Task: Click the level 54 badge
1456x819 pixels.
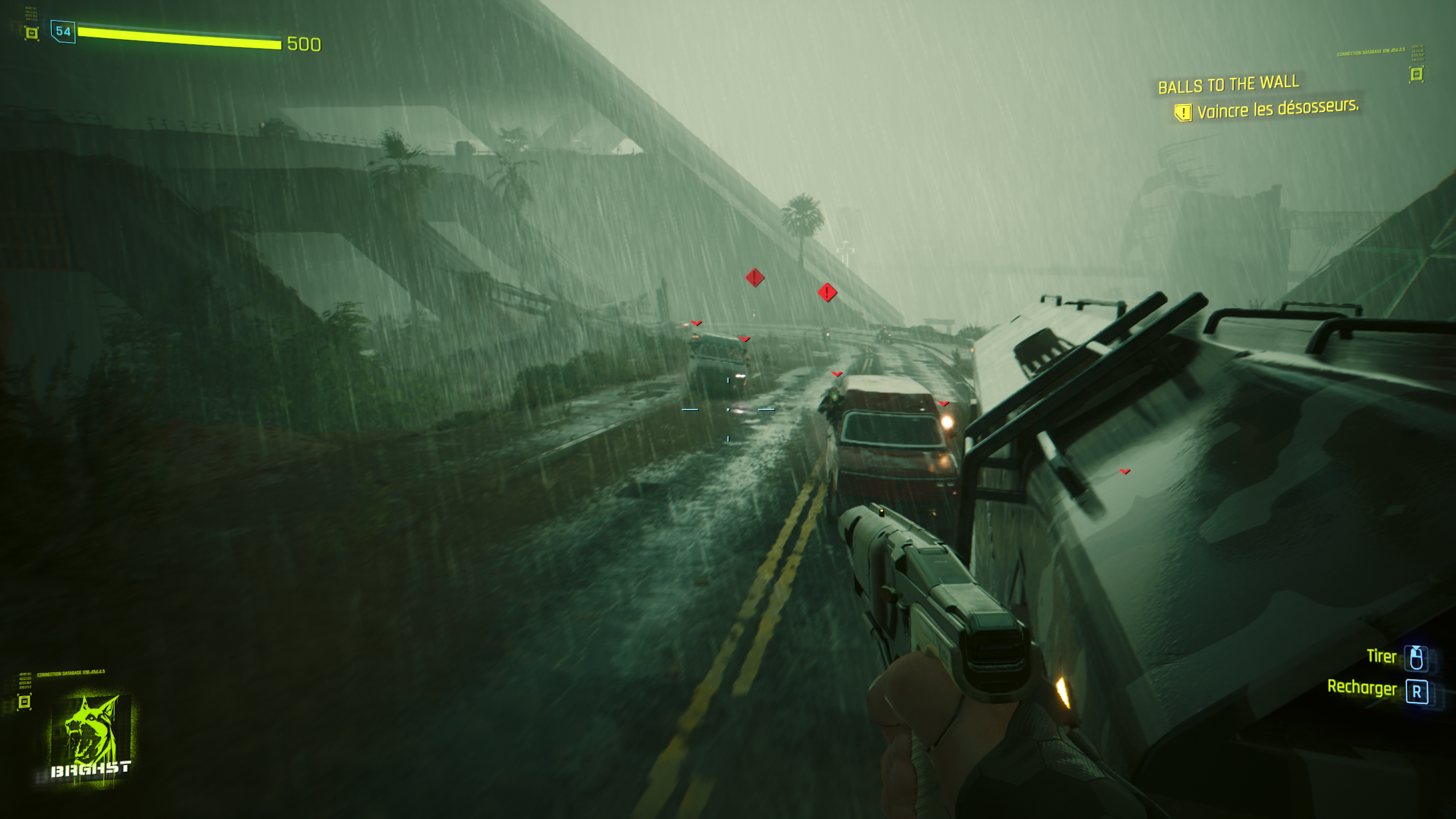Action: 63,31
